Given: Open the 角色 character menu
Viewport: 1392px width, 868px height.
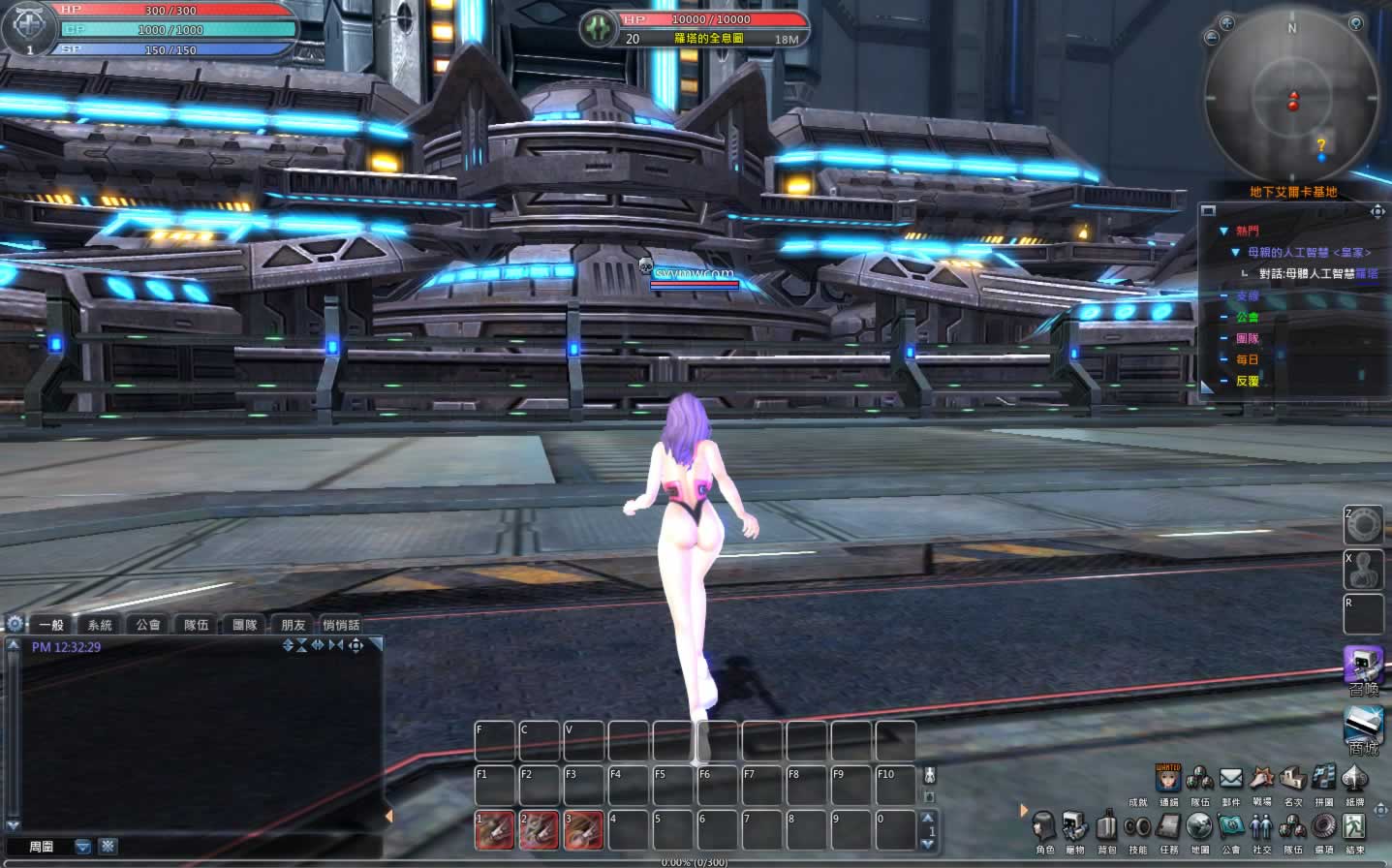Looking at the screenshot, I should click(x=1043, y=827).
